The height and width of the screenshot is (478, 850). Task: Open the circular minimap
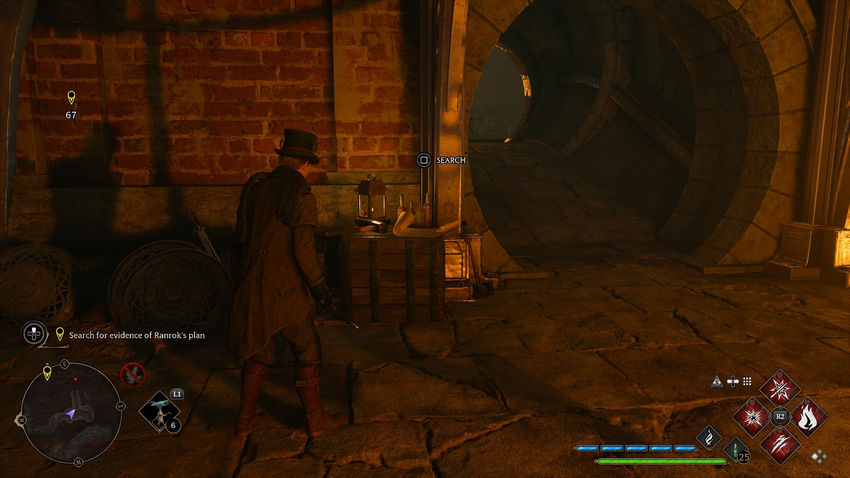71,412
